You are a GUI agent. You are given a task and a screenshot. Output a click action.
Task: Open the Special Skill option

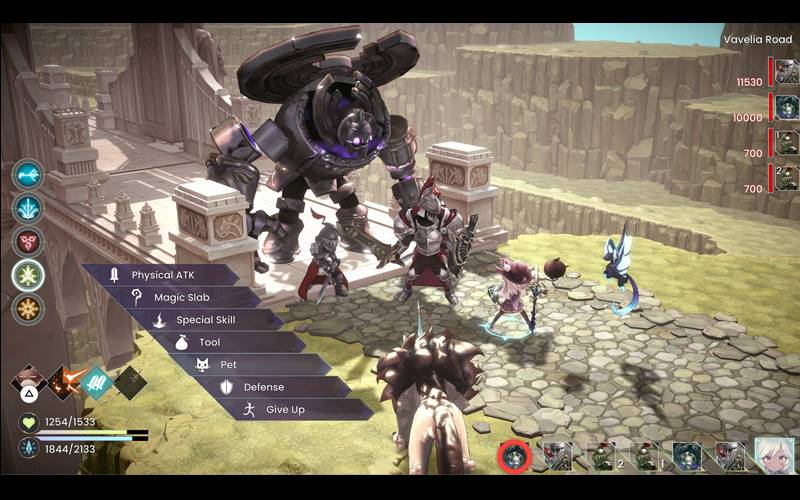[x=205, y=320]
